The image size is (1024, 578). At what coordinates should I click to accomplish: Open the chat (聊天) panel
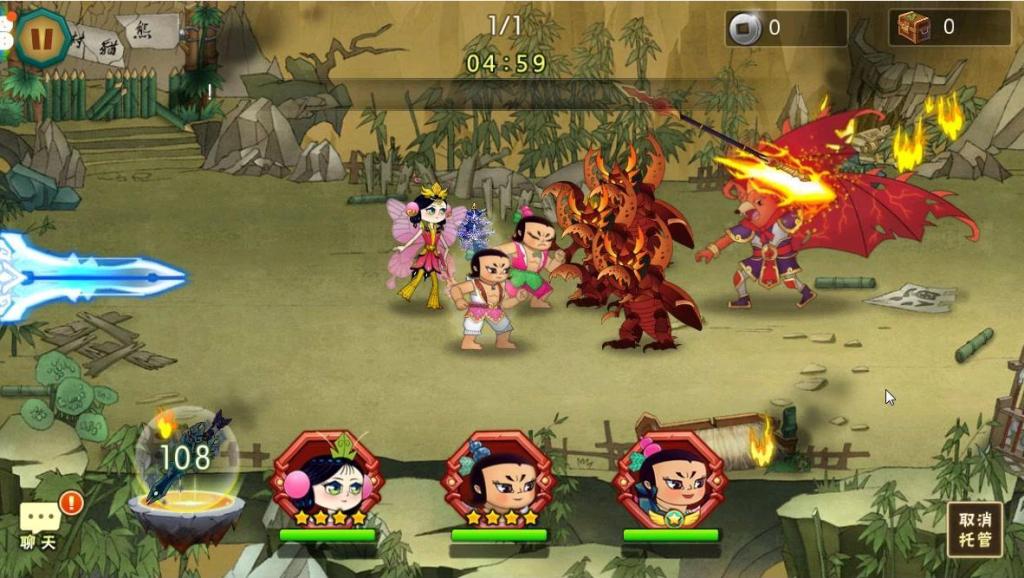coord(40,525)
